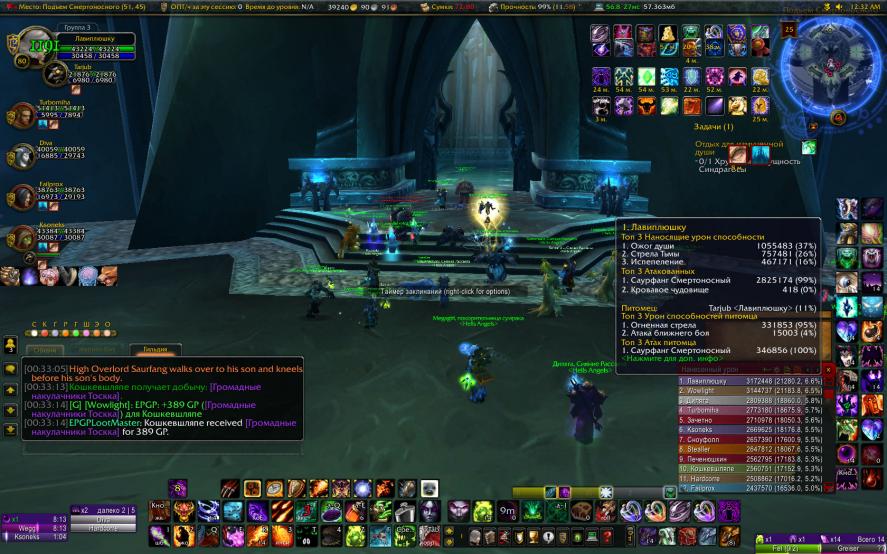Image resolution: width=887 pixels, height=554 pixels.
Task: Switch to the Гильдия chat tab
Action: pos(154,350)
